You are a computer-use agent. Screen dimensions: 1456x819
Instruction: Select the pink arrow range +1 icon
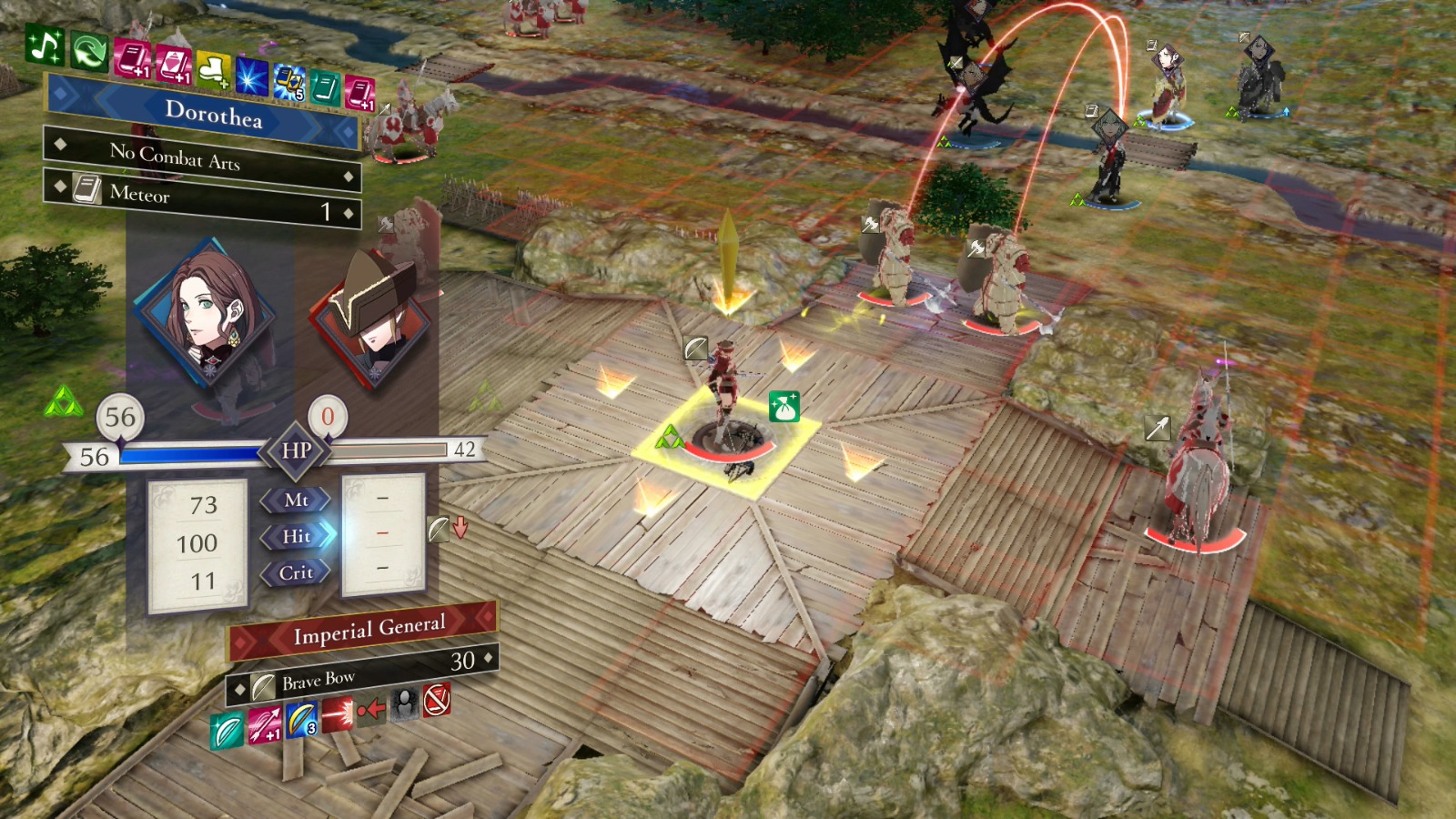[x=266, y=725]
